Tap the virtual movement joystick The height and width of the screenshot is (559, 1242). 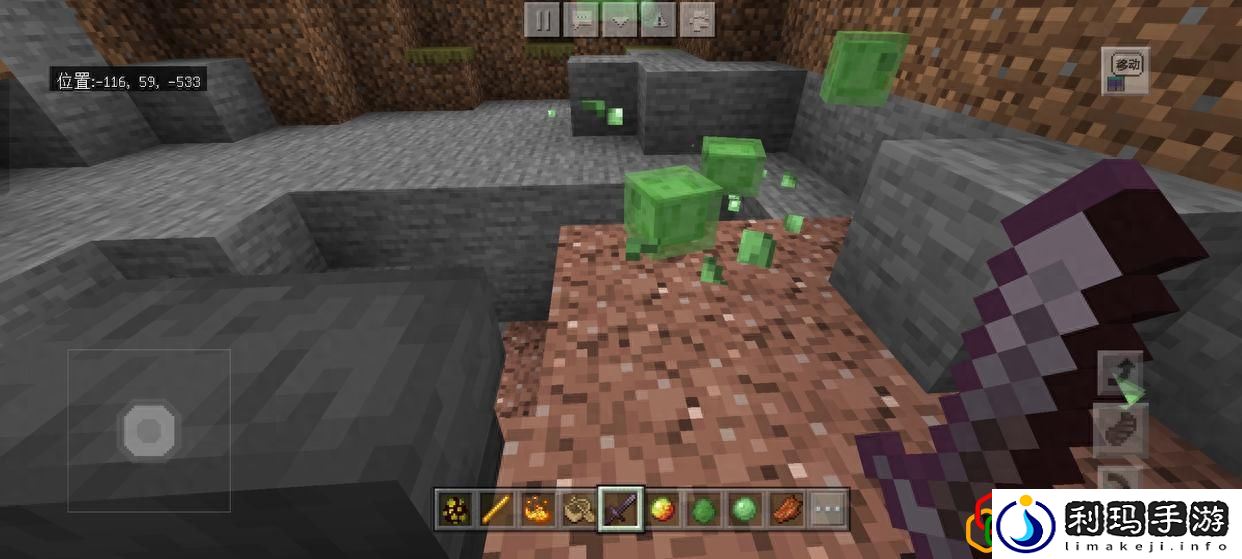click(x=149, y=430)
